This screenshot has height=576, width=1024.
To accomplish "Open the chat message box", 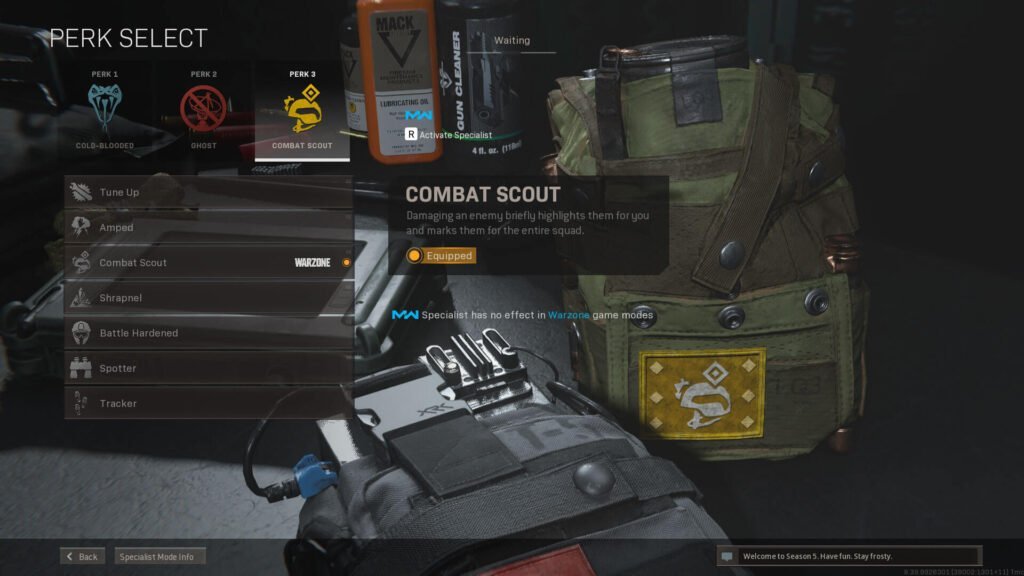I will coord(849,556).
